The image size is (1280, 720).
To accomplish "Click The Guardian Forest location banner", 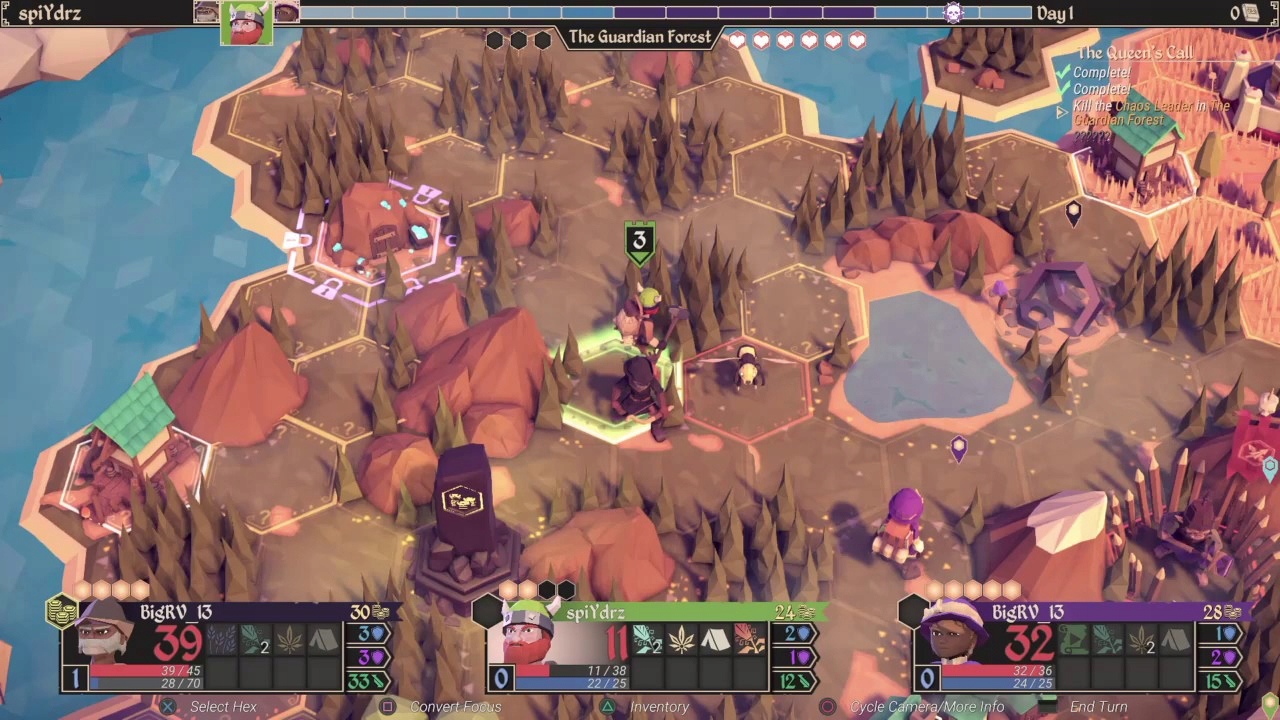I will click(x=640, y=37).
